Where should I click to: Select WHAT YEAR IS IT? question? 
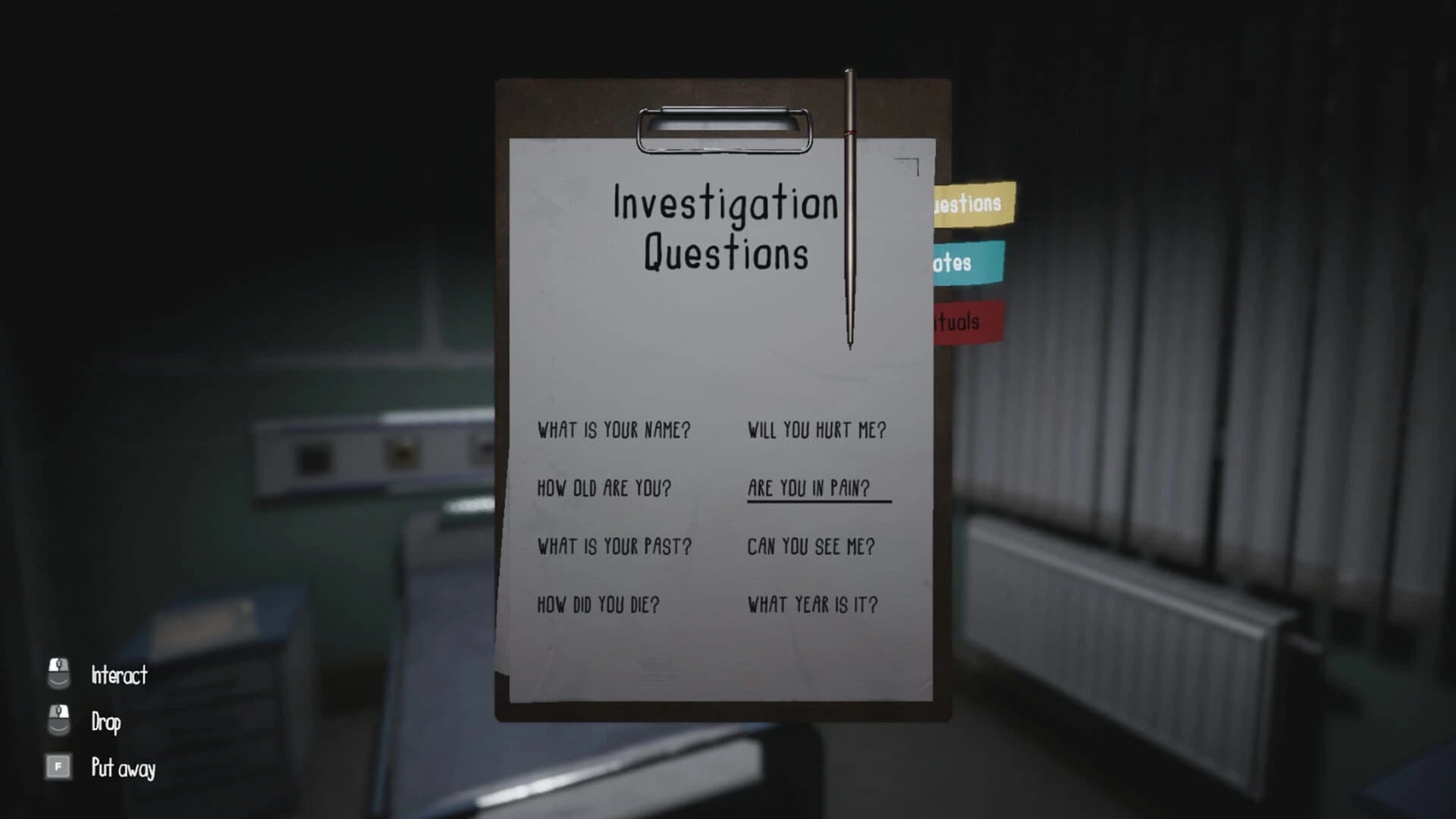point(811,604)
